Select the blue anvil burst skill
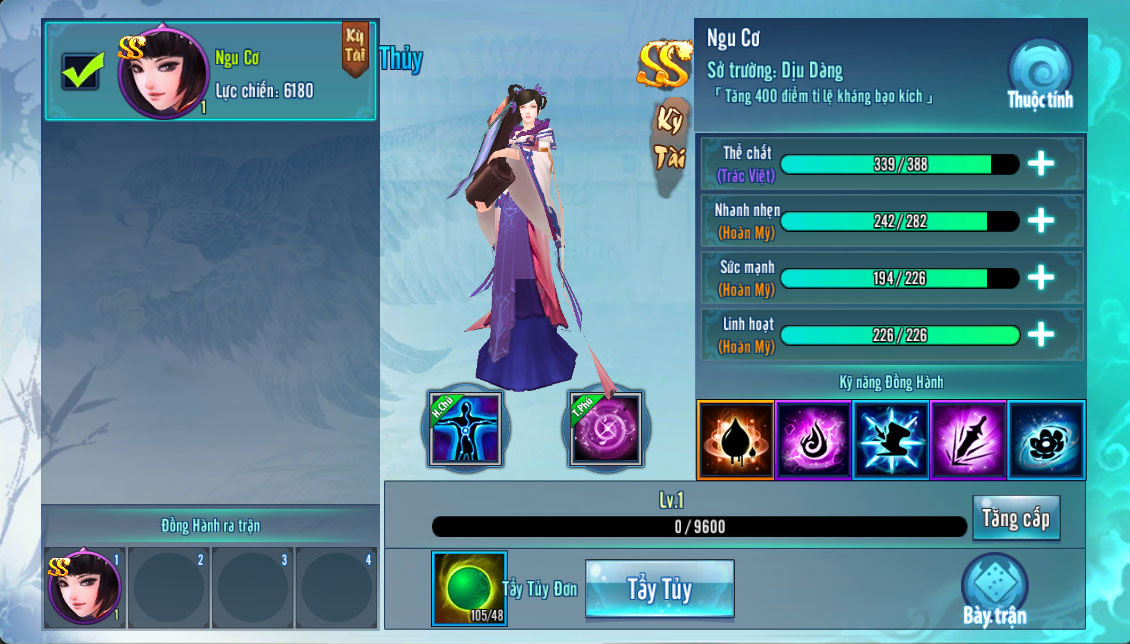This screenshot has width=1130, height=644. [891, 440]
